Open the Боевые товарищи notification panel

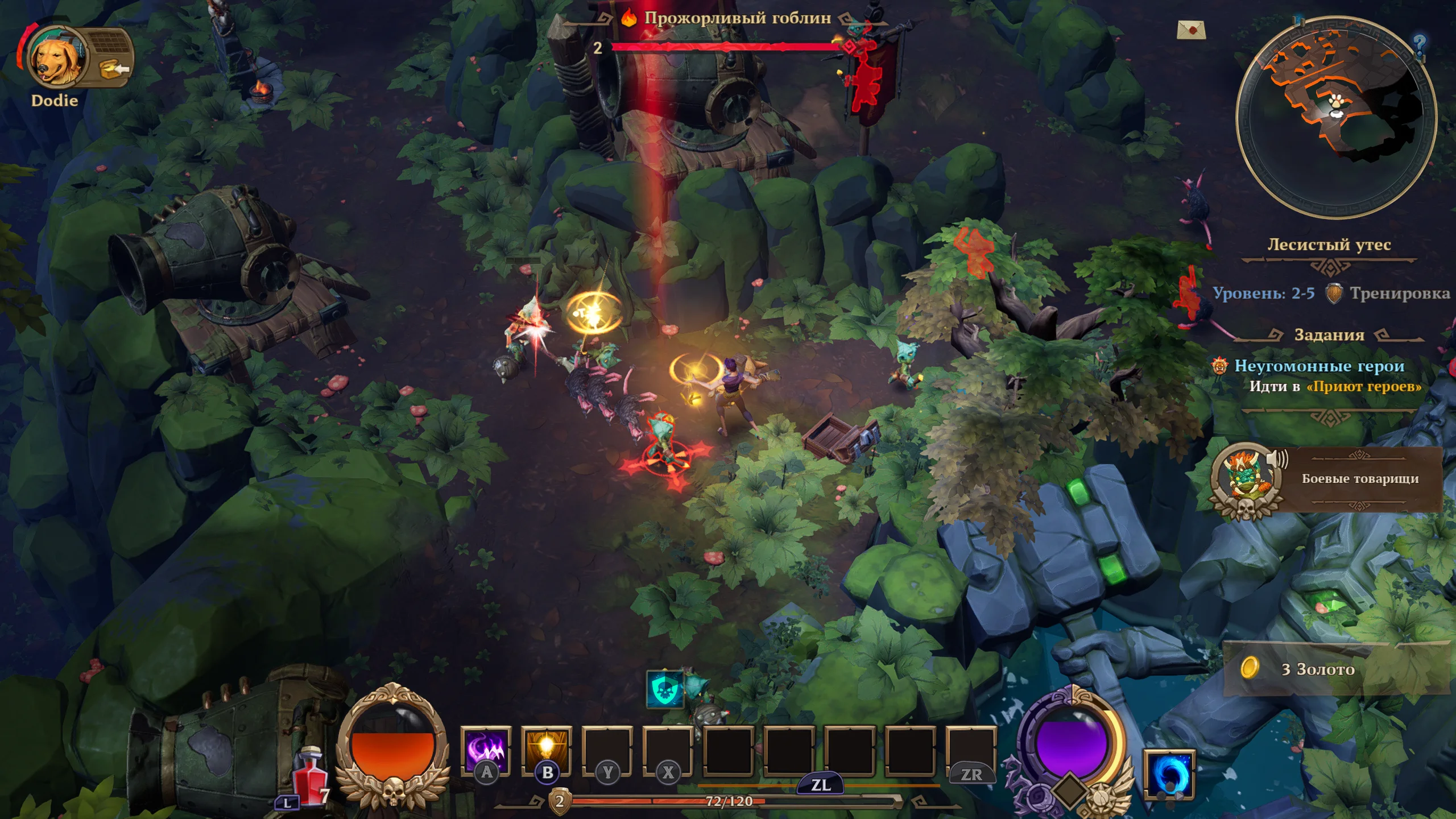coord(1359,479)
